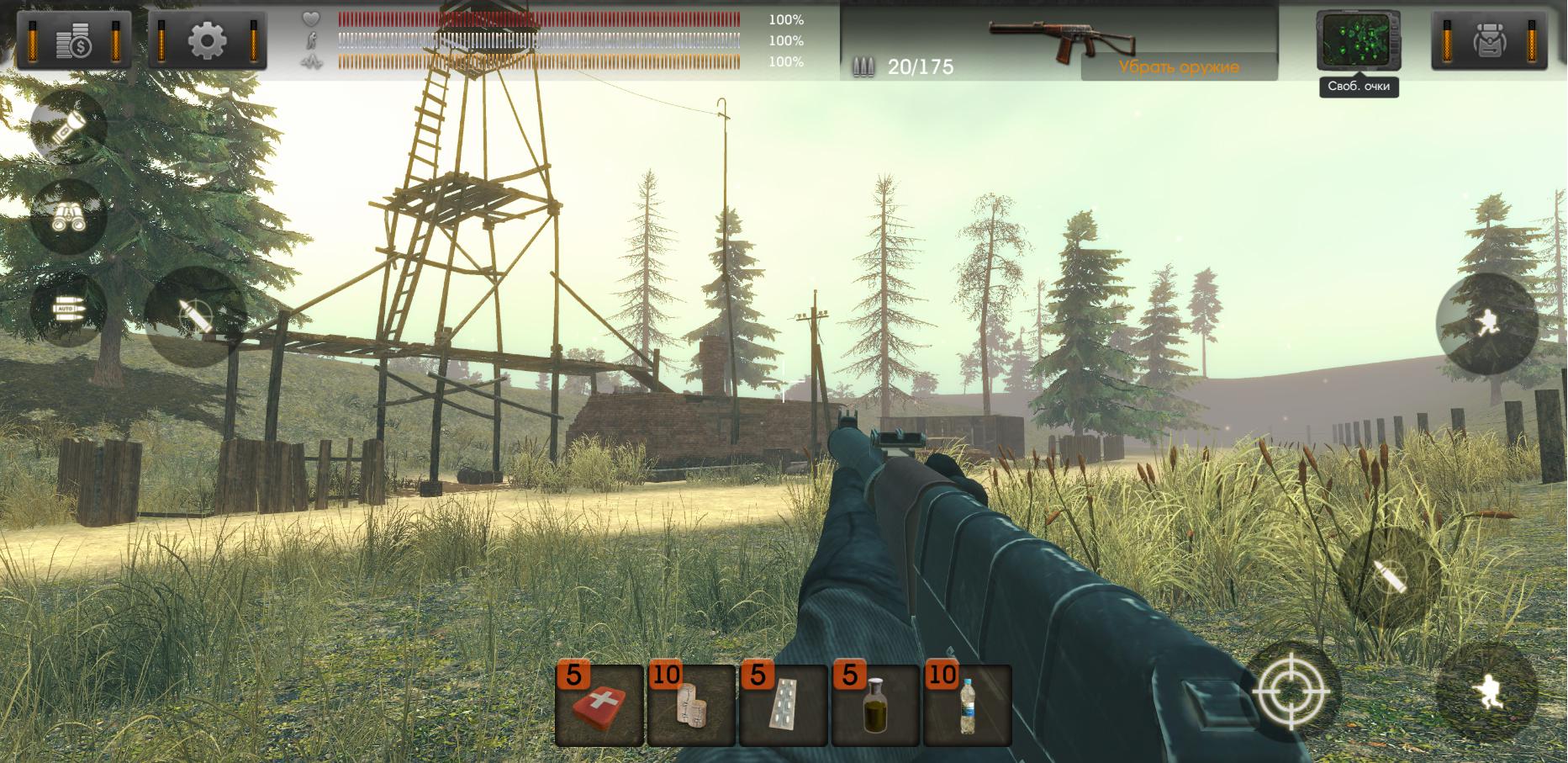Use the dark glass bottle item

(x=875, y=706)
